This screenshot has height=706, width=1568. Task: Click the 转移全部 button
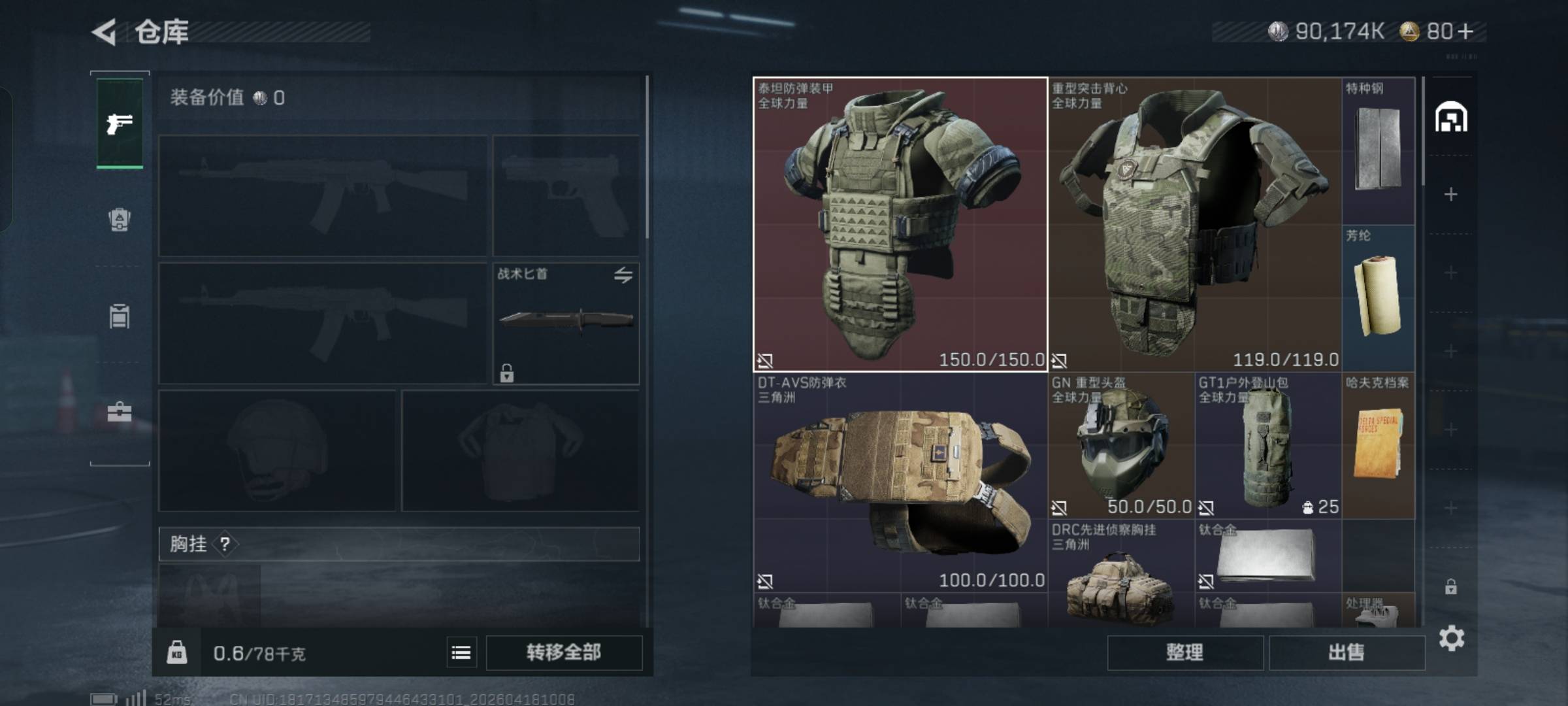(x=564, y=652)
